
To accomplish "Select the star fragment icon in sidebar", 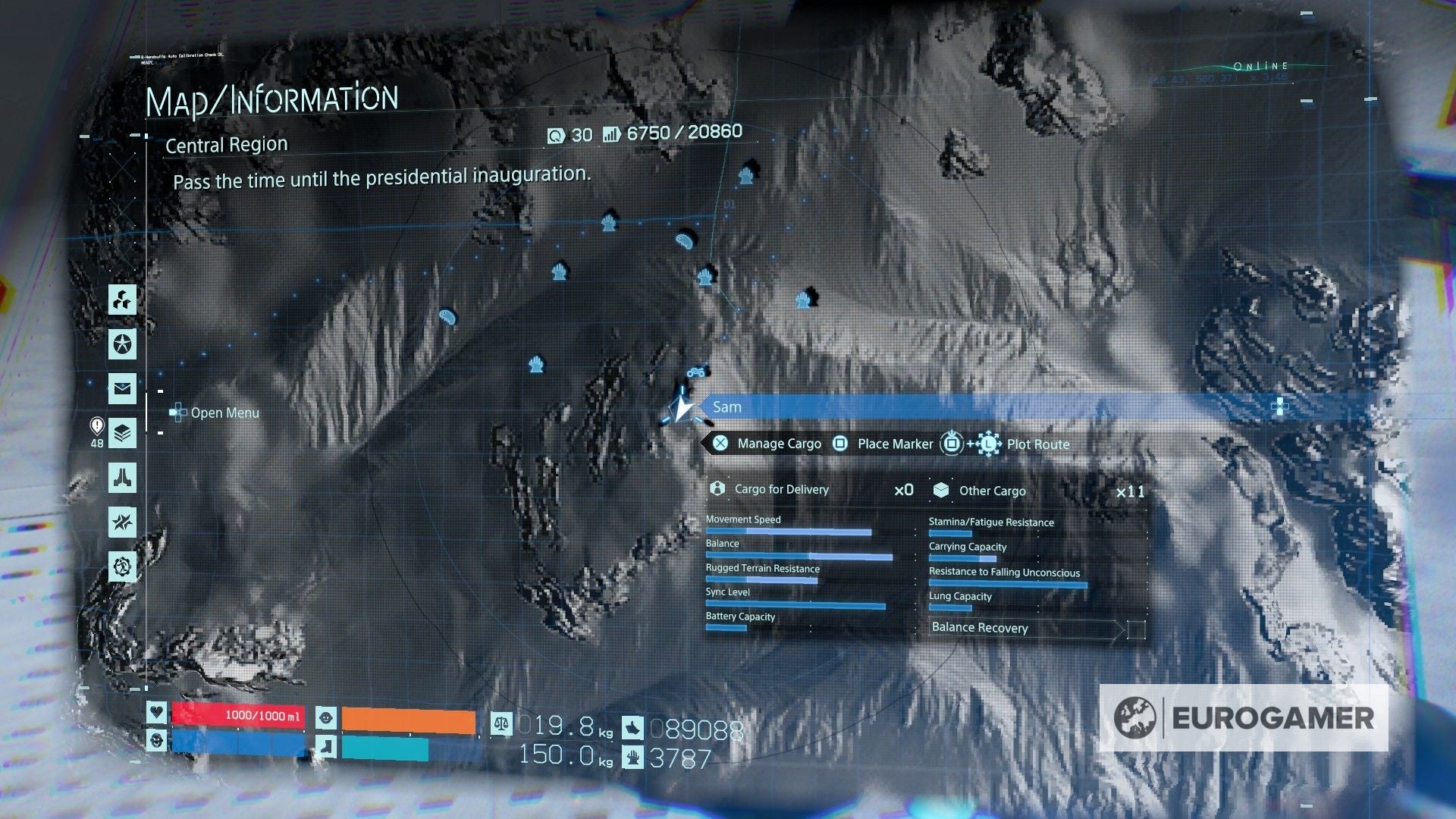I will [x=123, y=522].
